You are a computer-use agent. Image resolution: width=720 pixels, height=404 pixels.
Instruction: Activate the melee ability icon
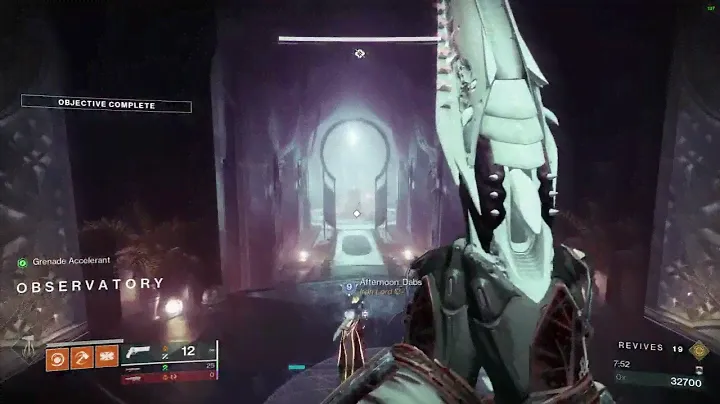pyautogui.click(x=82, y=355)
